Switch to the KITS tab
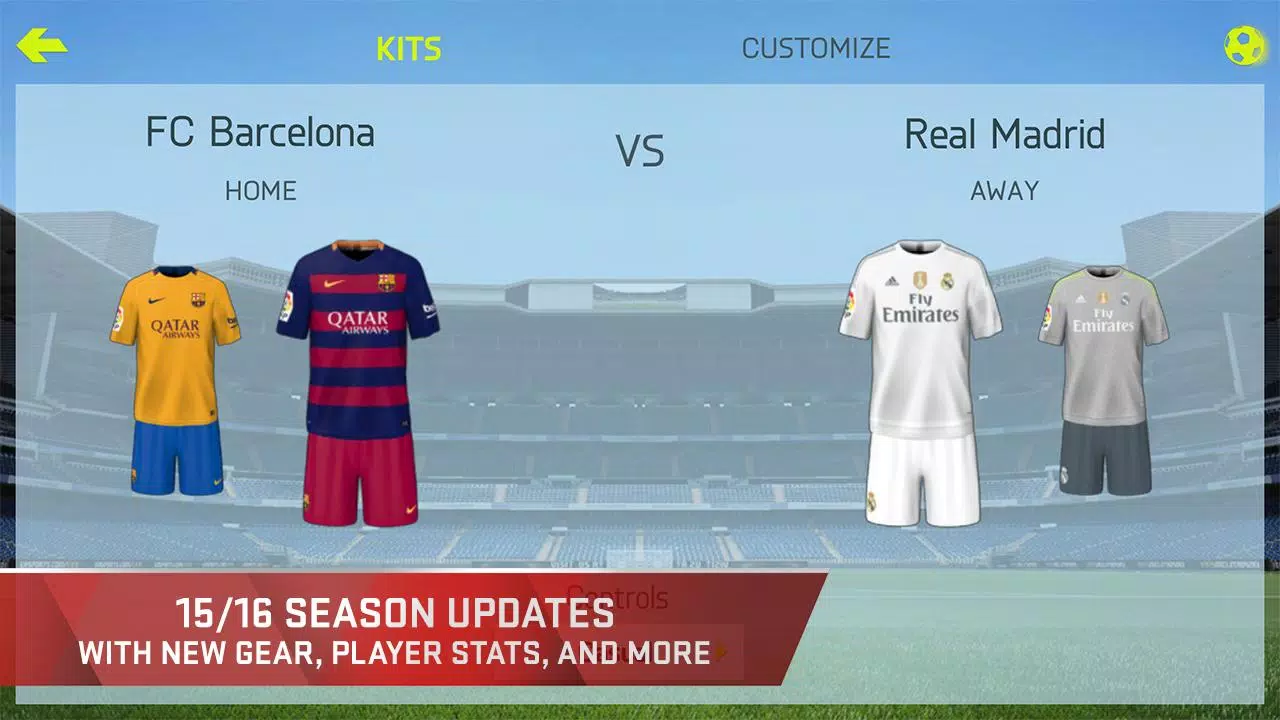 (409, 47)
